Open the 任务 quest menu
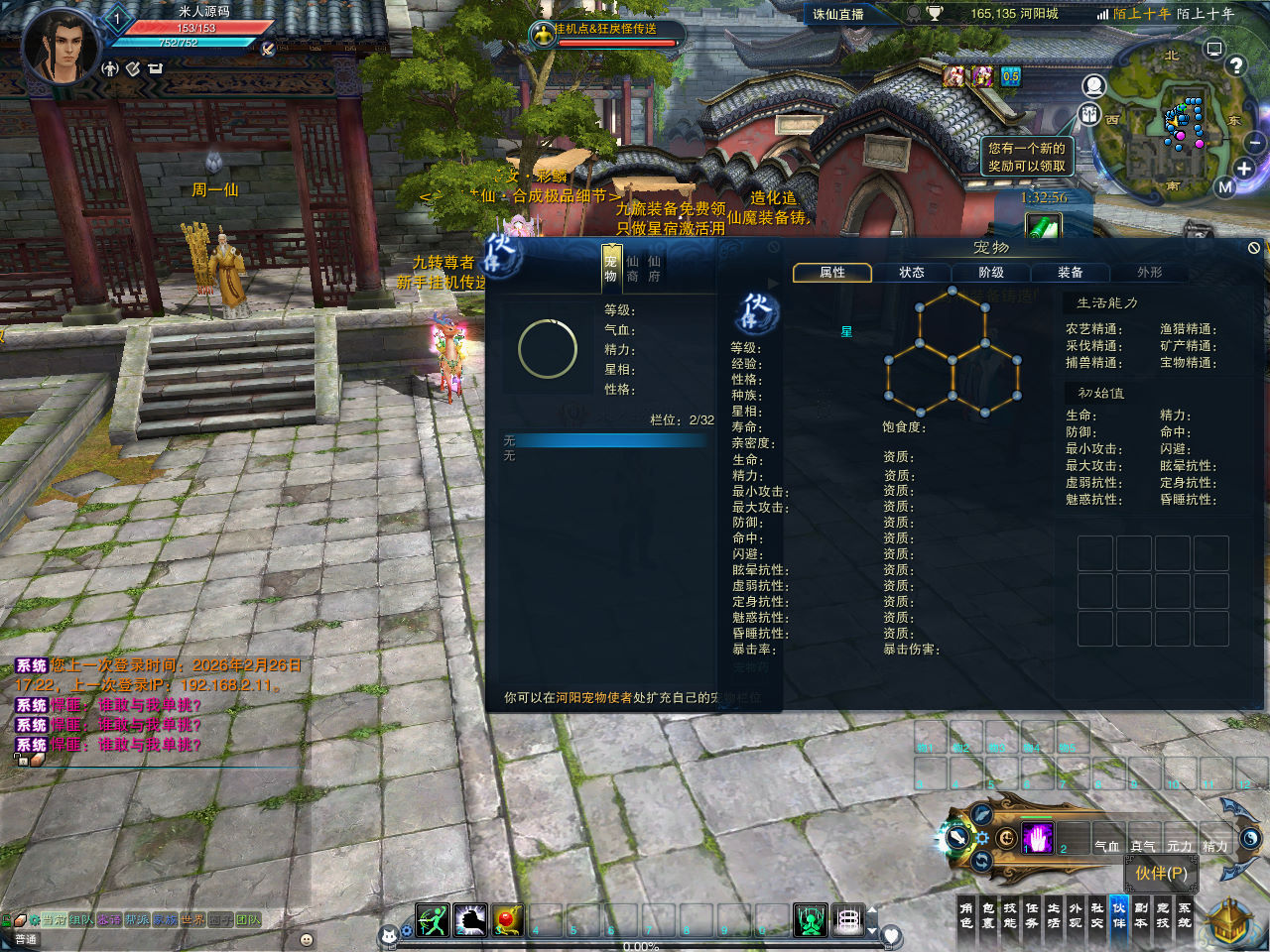This screenshot has height=952, width=1270. pyautogui.click(x=1032, y=915)
